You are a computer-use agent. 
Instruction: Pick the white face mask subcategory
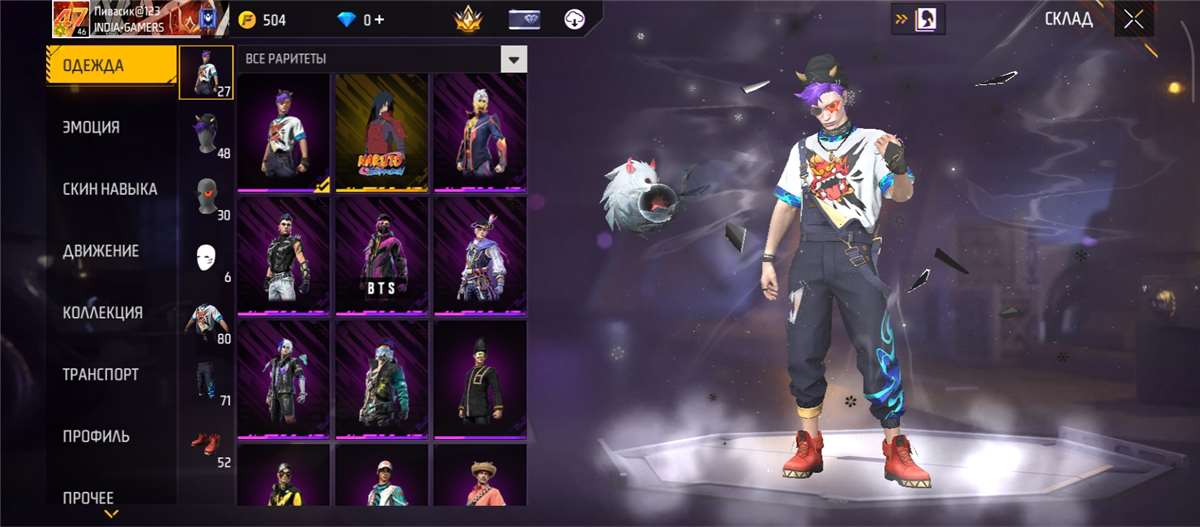click(206, 258)
